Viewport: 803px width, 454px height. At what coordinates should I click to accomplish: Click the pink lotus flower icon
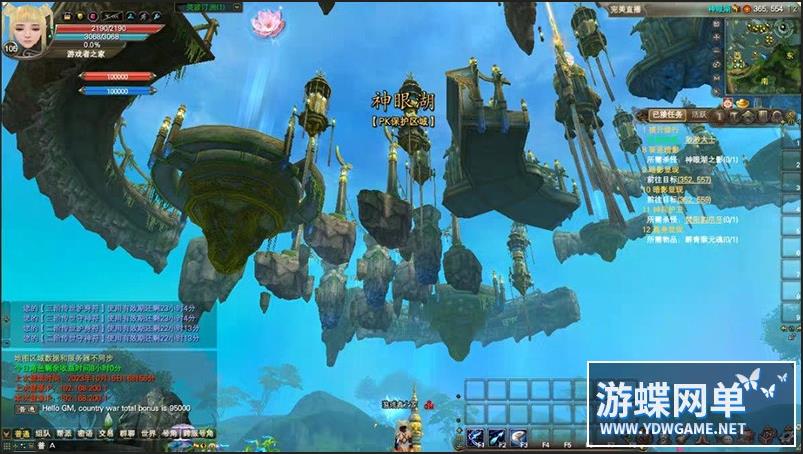pyautogui.click(x=267, y=22)
